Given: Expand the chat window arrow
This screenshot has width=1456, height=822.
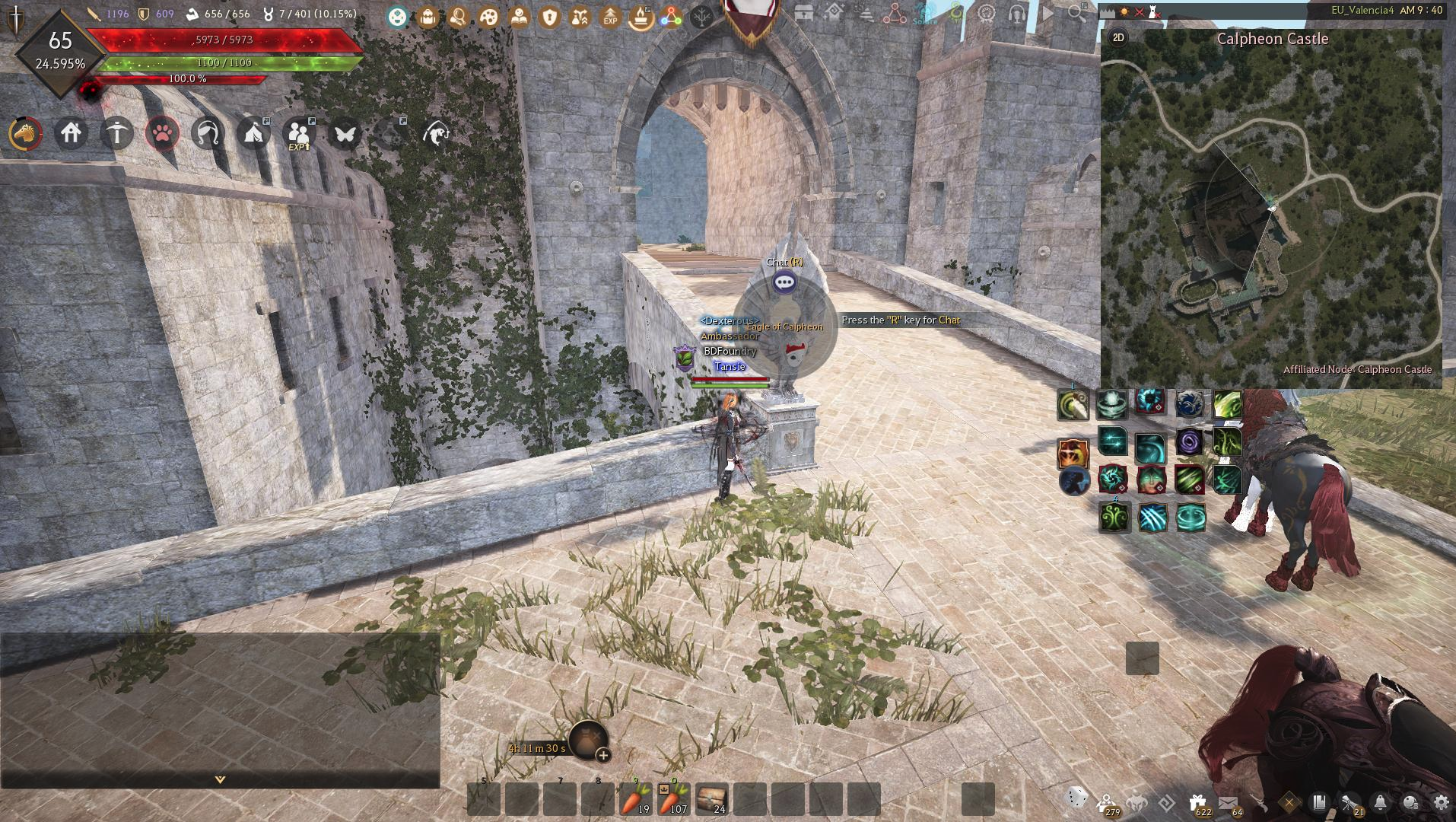Looking at the screenshot, I should [220, 779].
